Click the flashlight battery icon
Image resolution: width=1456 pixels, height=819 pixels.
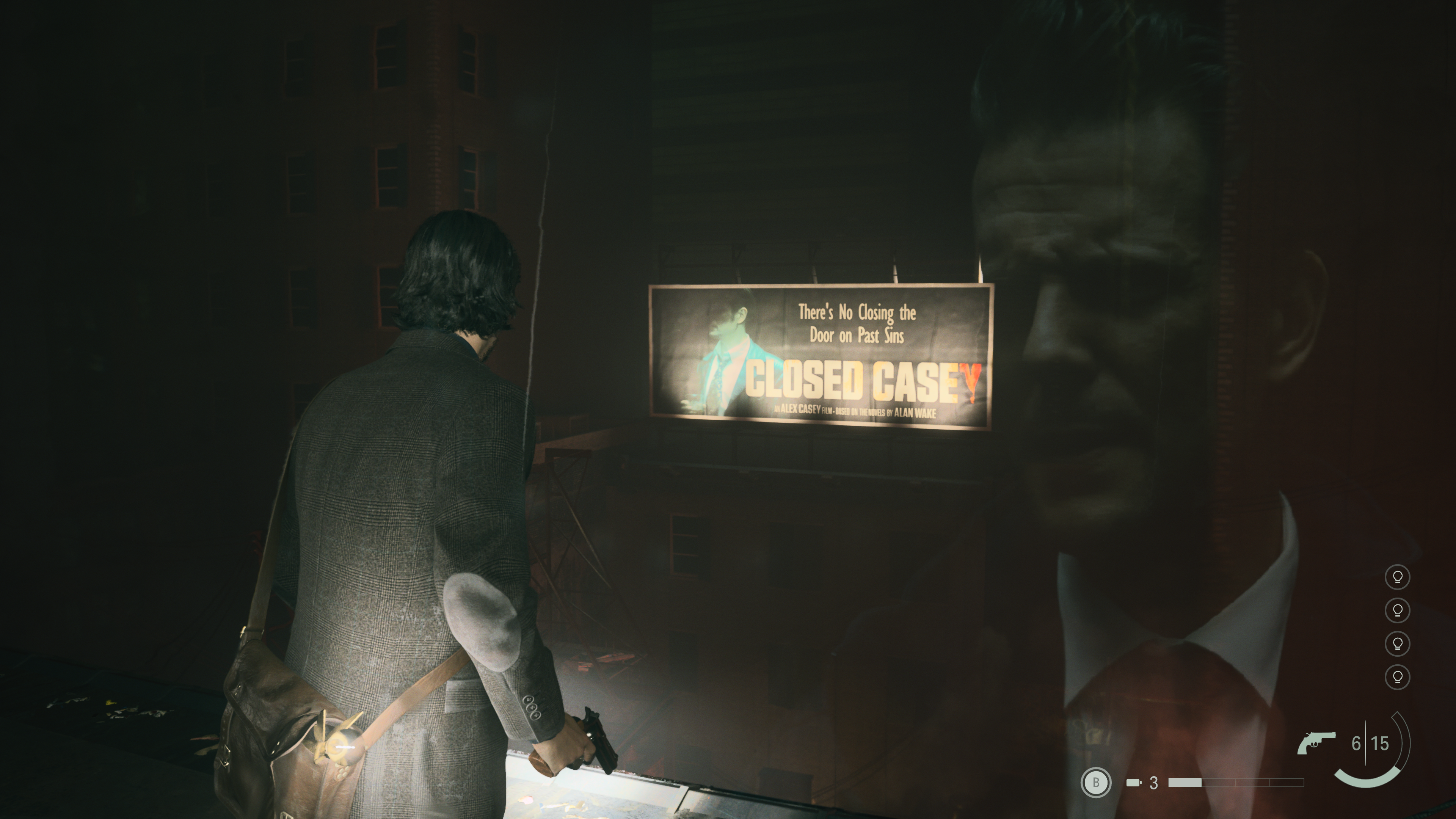(x=1133, y=783)
